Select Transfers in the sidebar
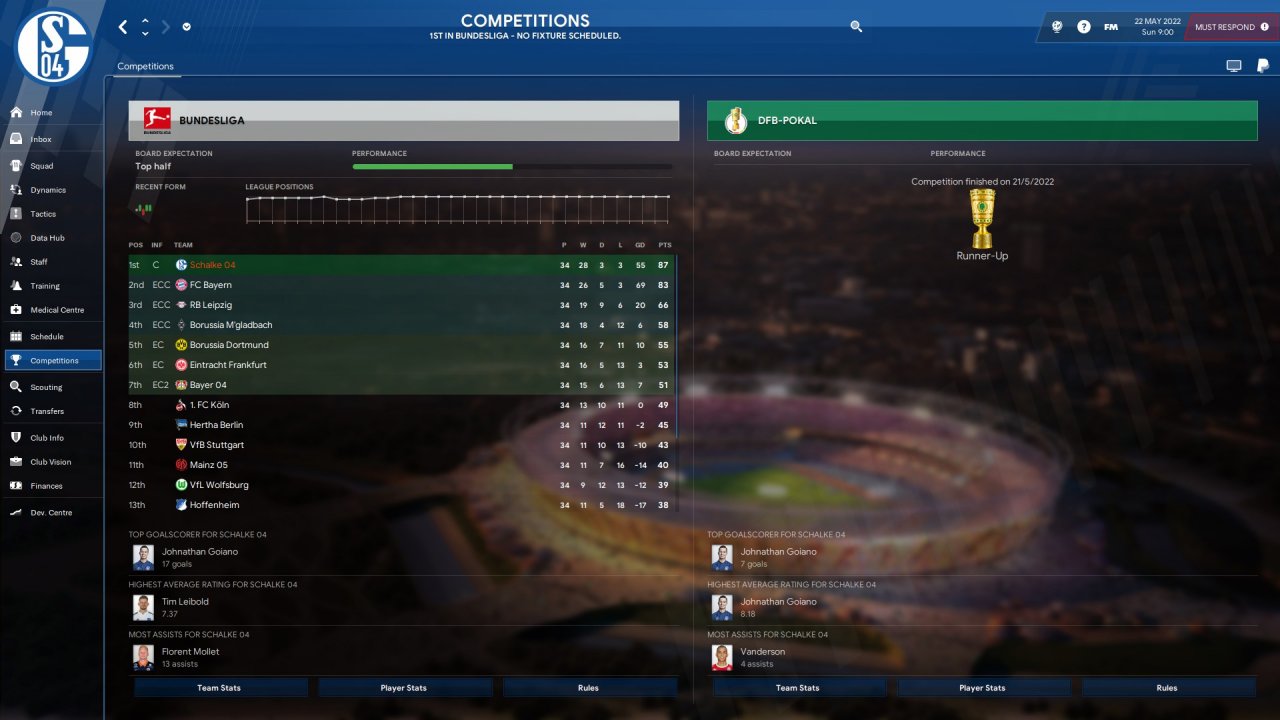1280x720 pixels. (x=46, y=411)
